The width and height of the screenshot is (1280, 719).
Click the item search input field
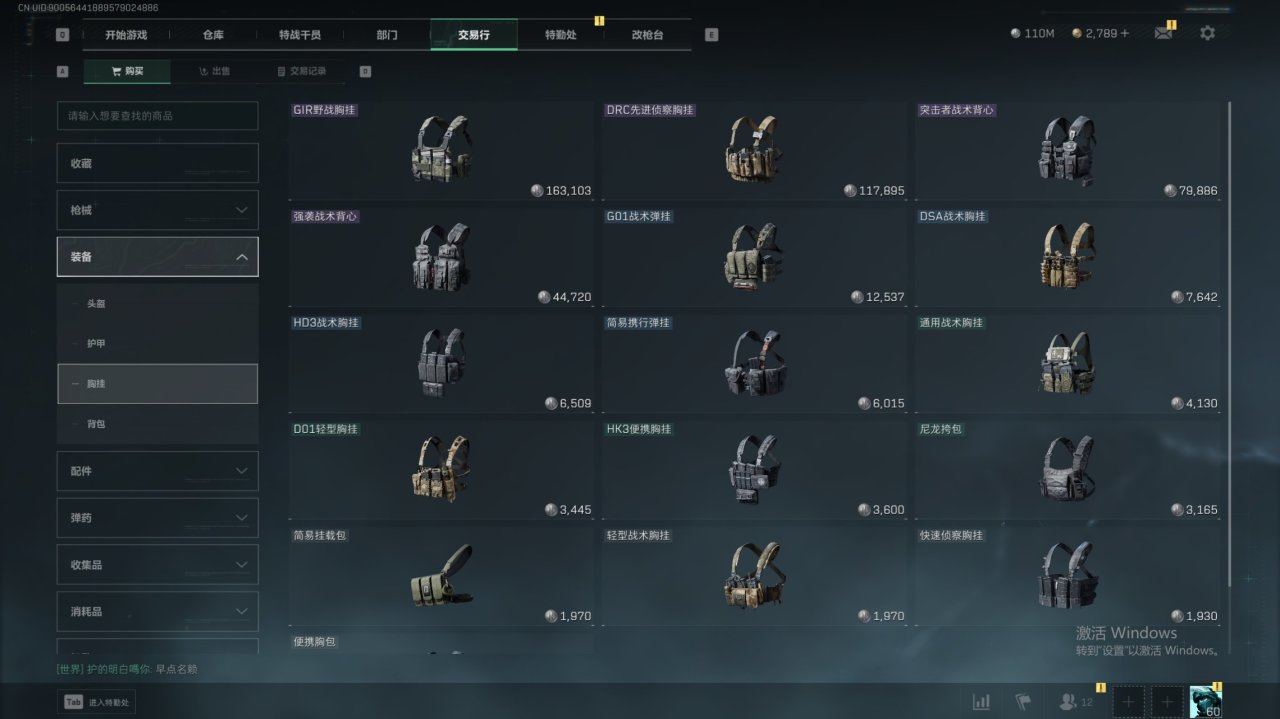click(x=158, y=116)
